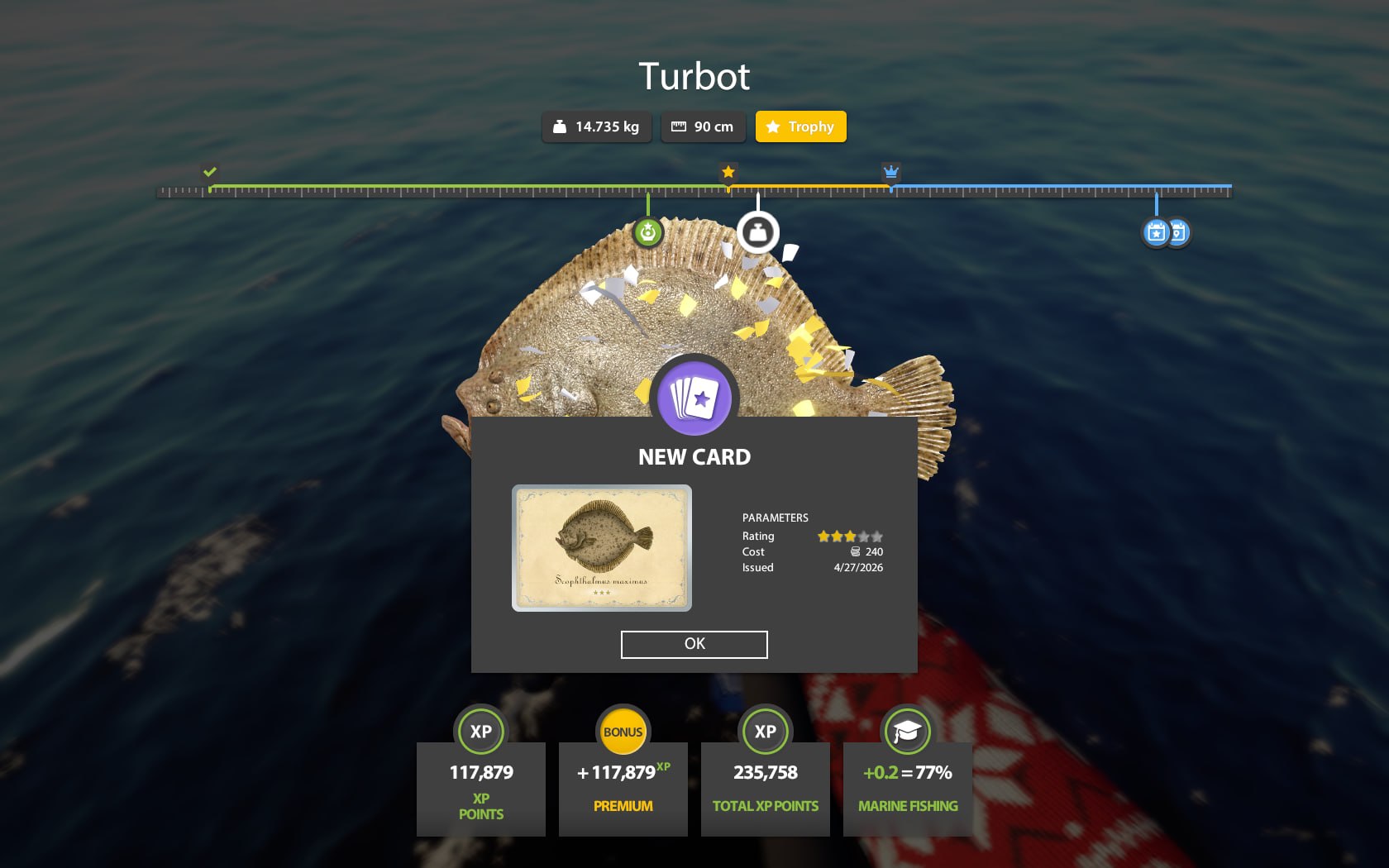Screen dimensions: 1389x868
Task: Click the purple new card icon
Action: tap(694, 398)
